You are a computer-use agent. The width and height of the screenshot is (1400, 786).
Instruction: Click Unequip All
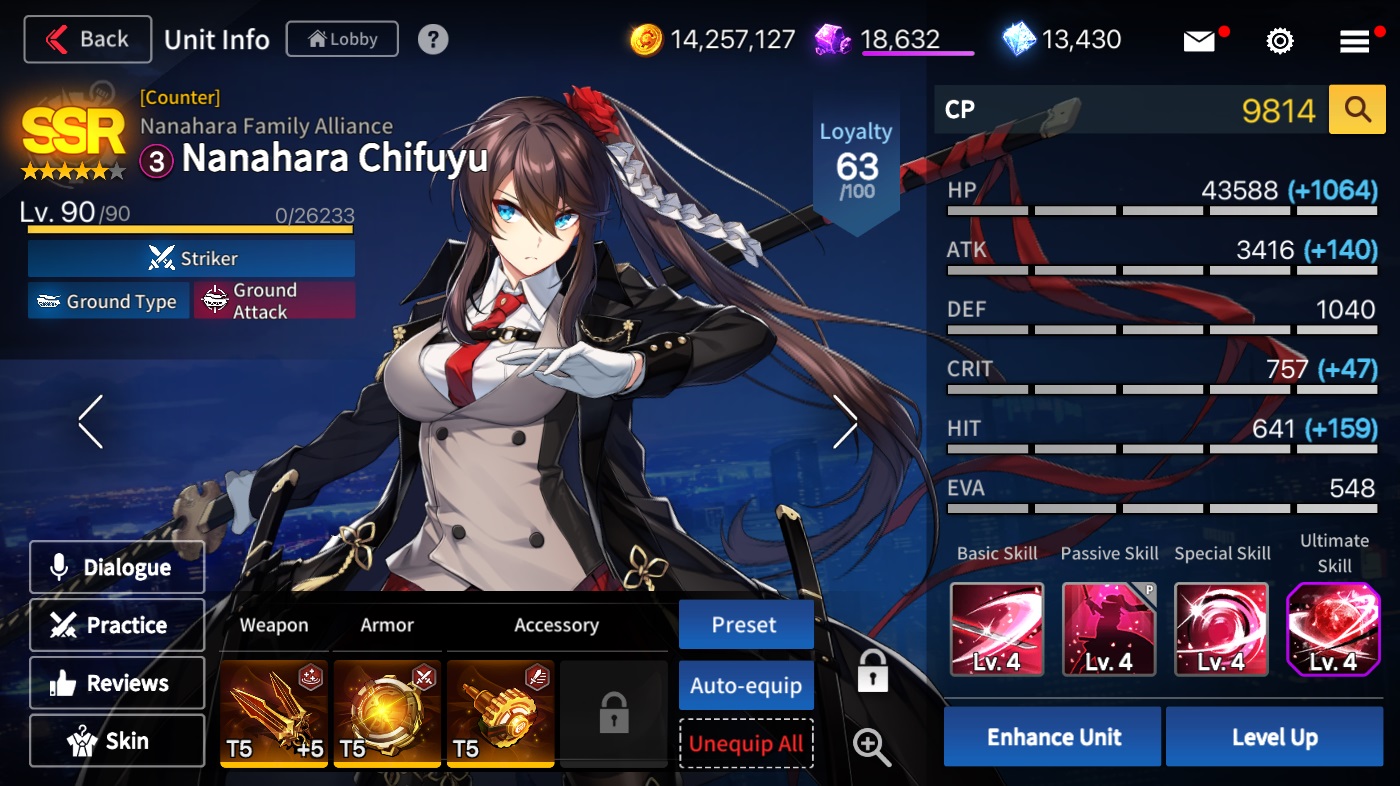pos(745,744)
